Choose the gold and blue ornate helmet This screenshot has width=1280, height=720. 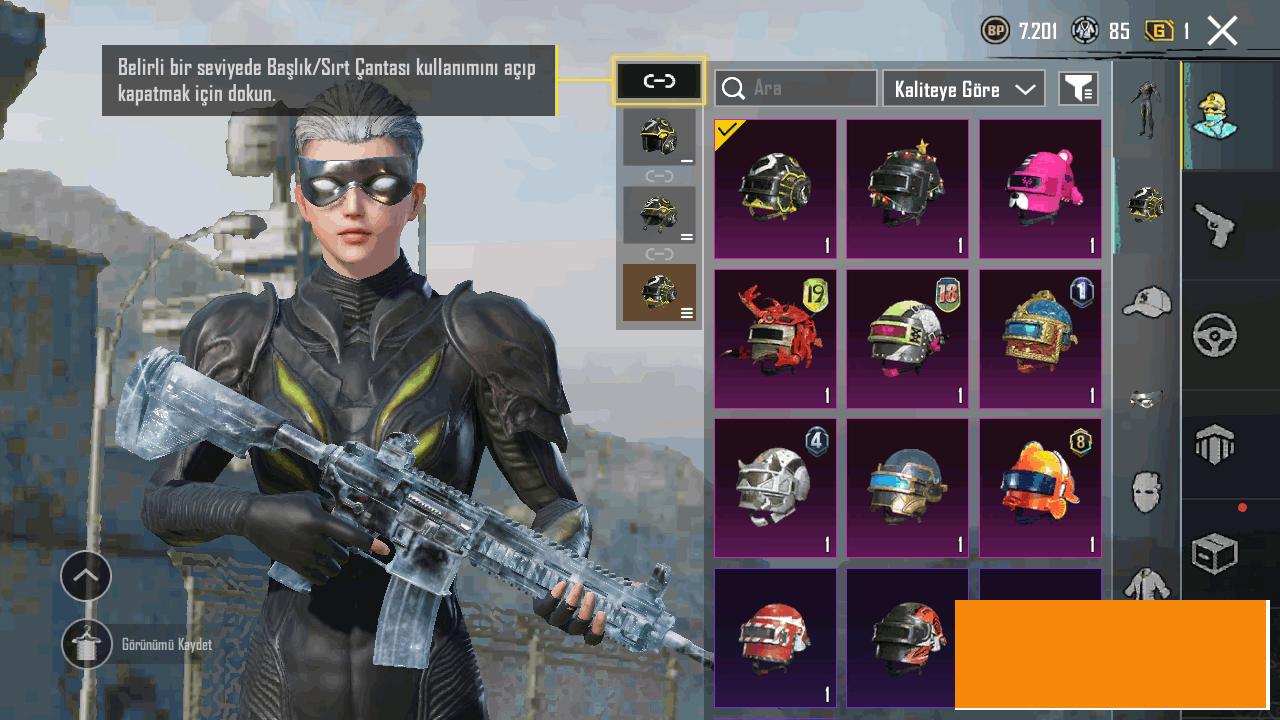pos(1040,338)
